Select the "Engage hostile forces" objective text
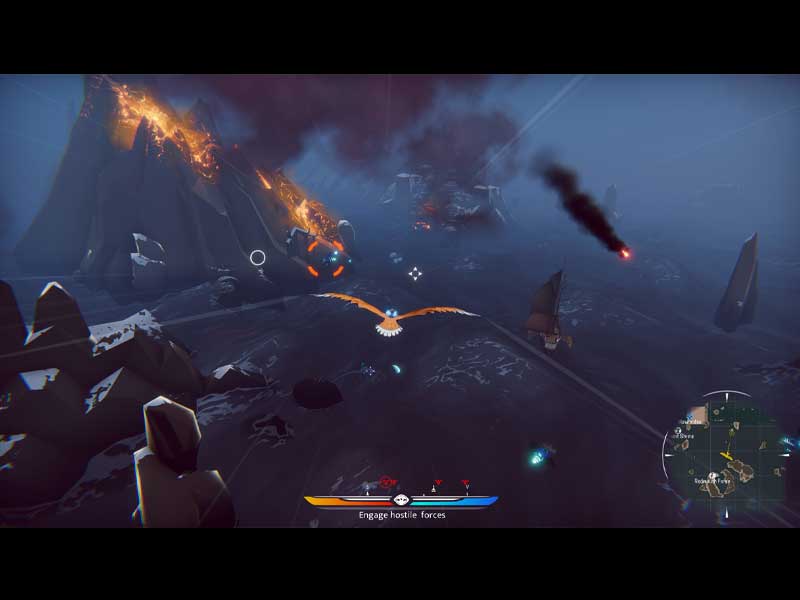800x600 pixels. [x=402, y=515]
